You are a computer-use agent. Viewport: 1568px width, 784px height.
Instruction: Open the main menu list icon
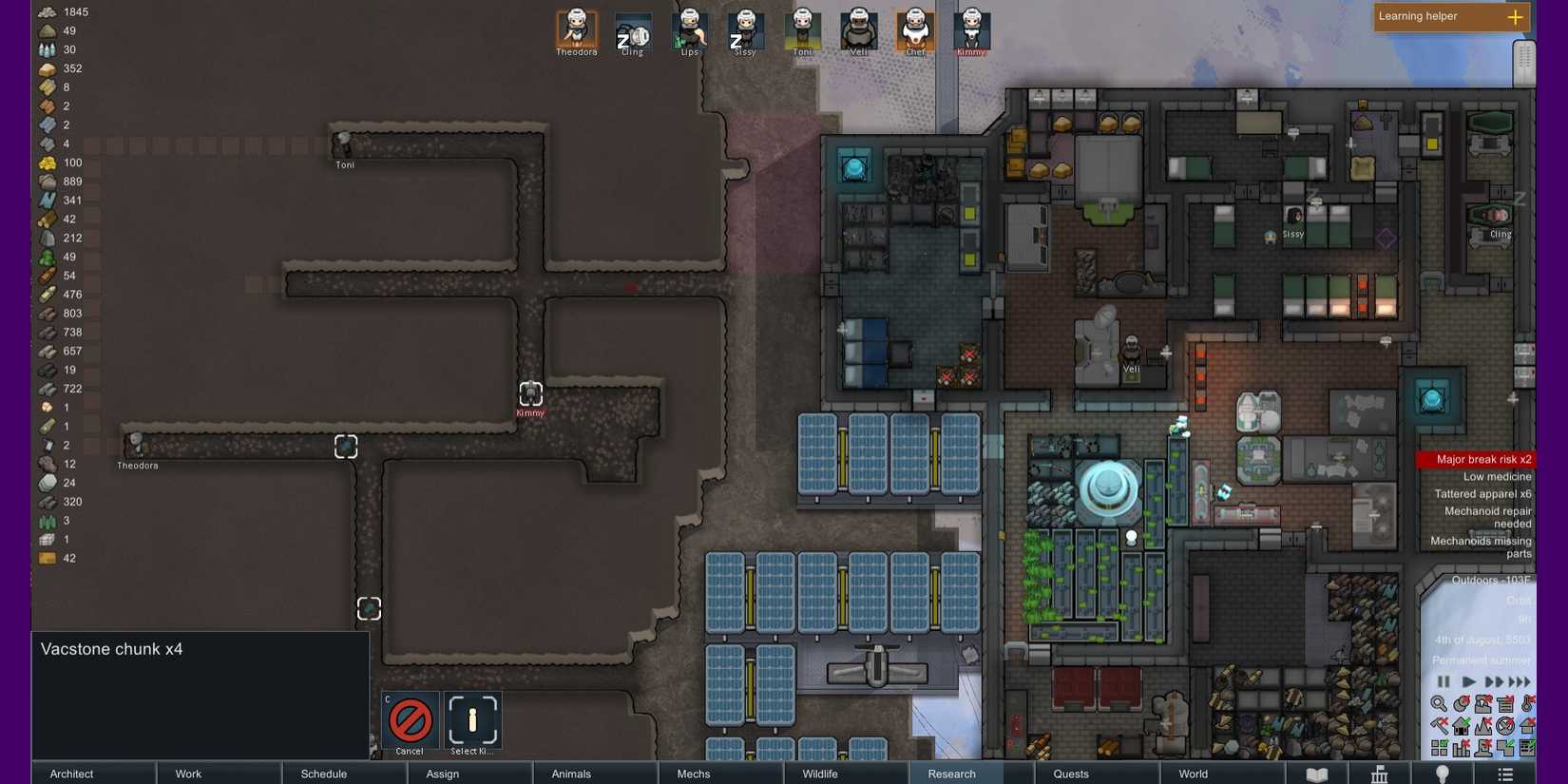(1505, 774)
